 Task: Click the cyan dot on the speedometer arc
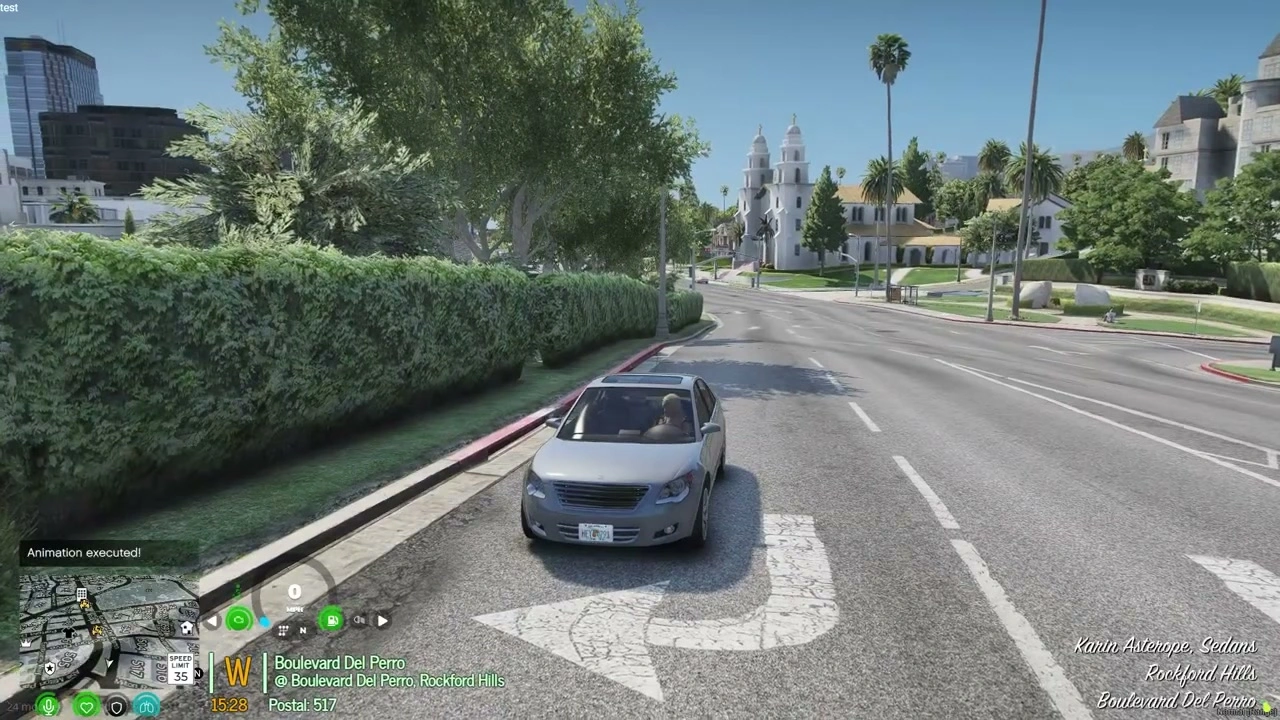(x=264, y=620)
